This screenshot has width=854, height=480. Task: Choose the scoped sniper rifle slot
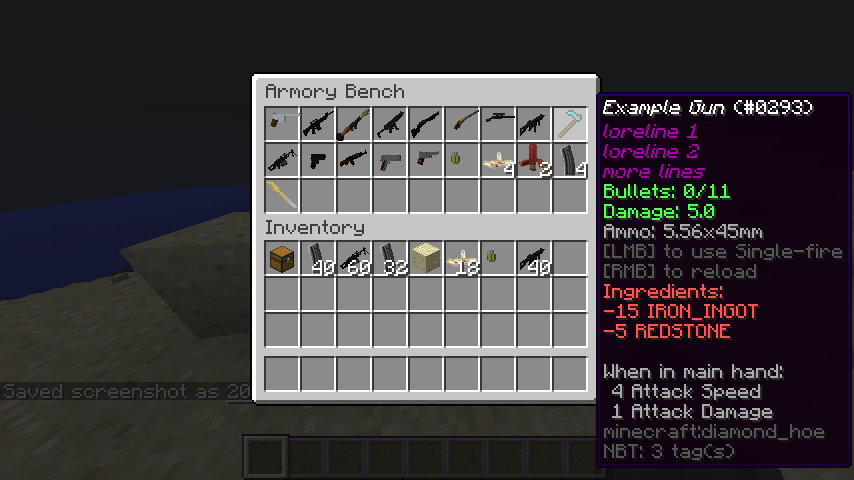(x=498, y=124)
